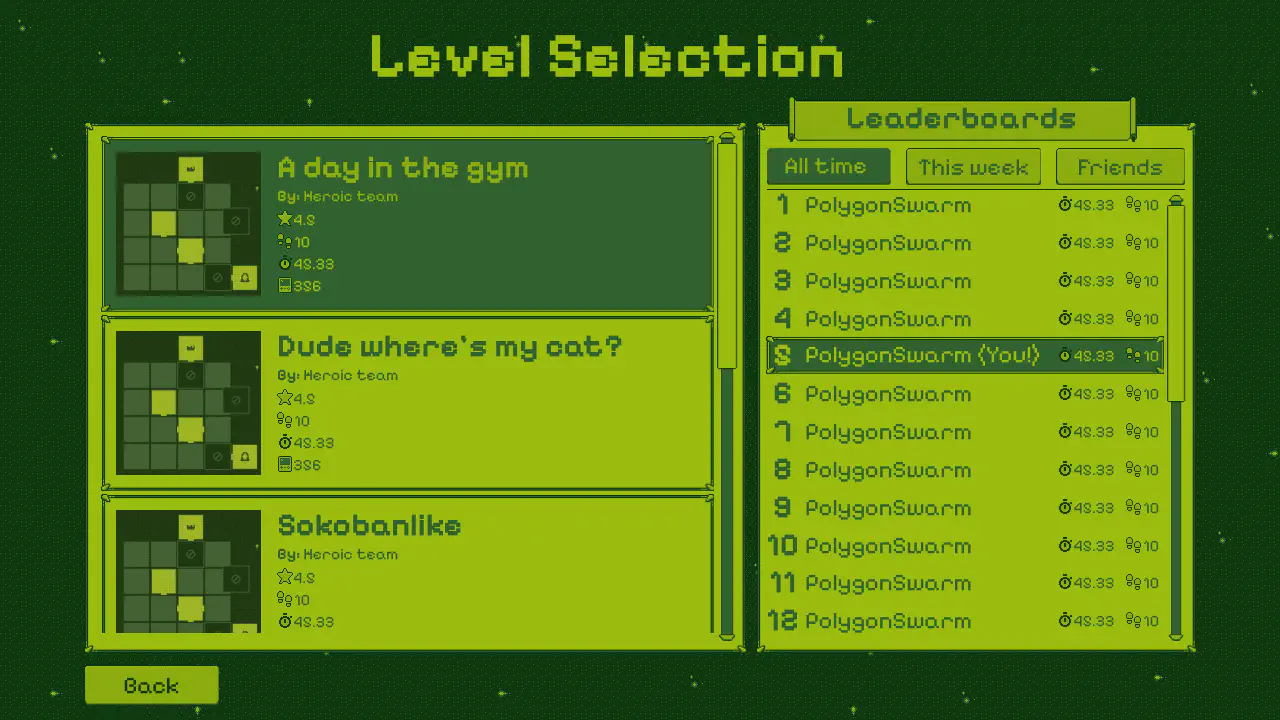The width and height of the screenshot is (1280, 720).
Task: Click the star rating icon on "A day in the gym"
Action: click(x=287, y=220)
